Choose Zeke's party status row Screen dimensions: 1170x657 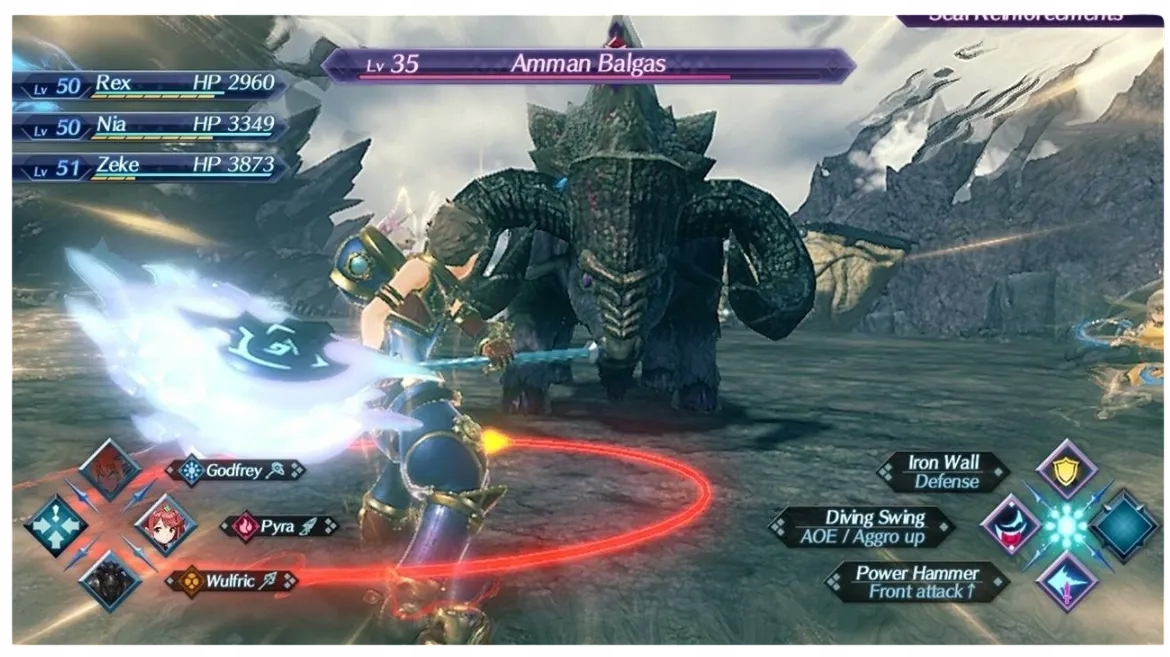pyautogui.click(x=150, y=167)
